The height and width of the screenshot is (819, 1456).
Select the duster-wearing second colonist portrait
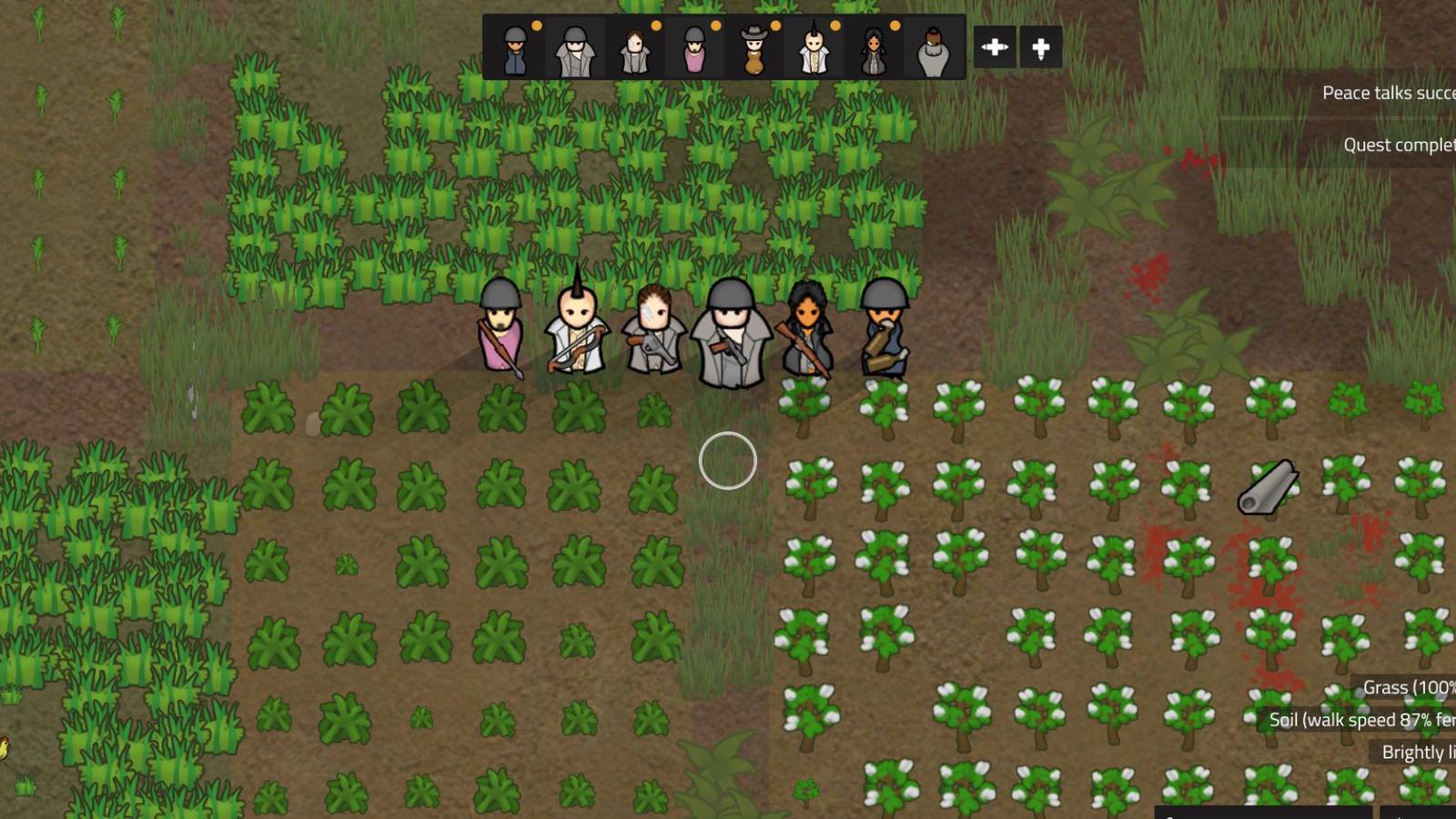(576, 47)
